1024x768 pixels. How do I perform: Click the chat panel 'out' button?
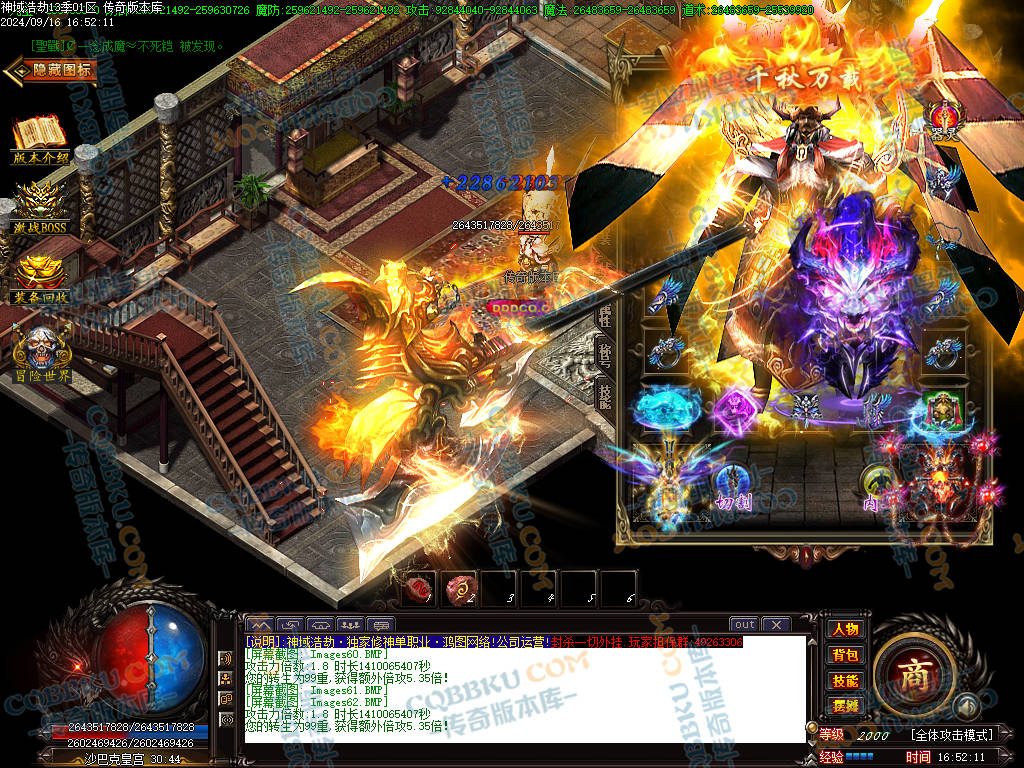click(743, 624)
